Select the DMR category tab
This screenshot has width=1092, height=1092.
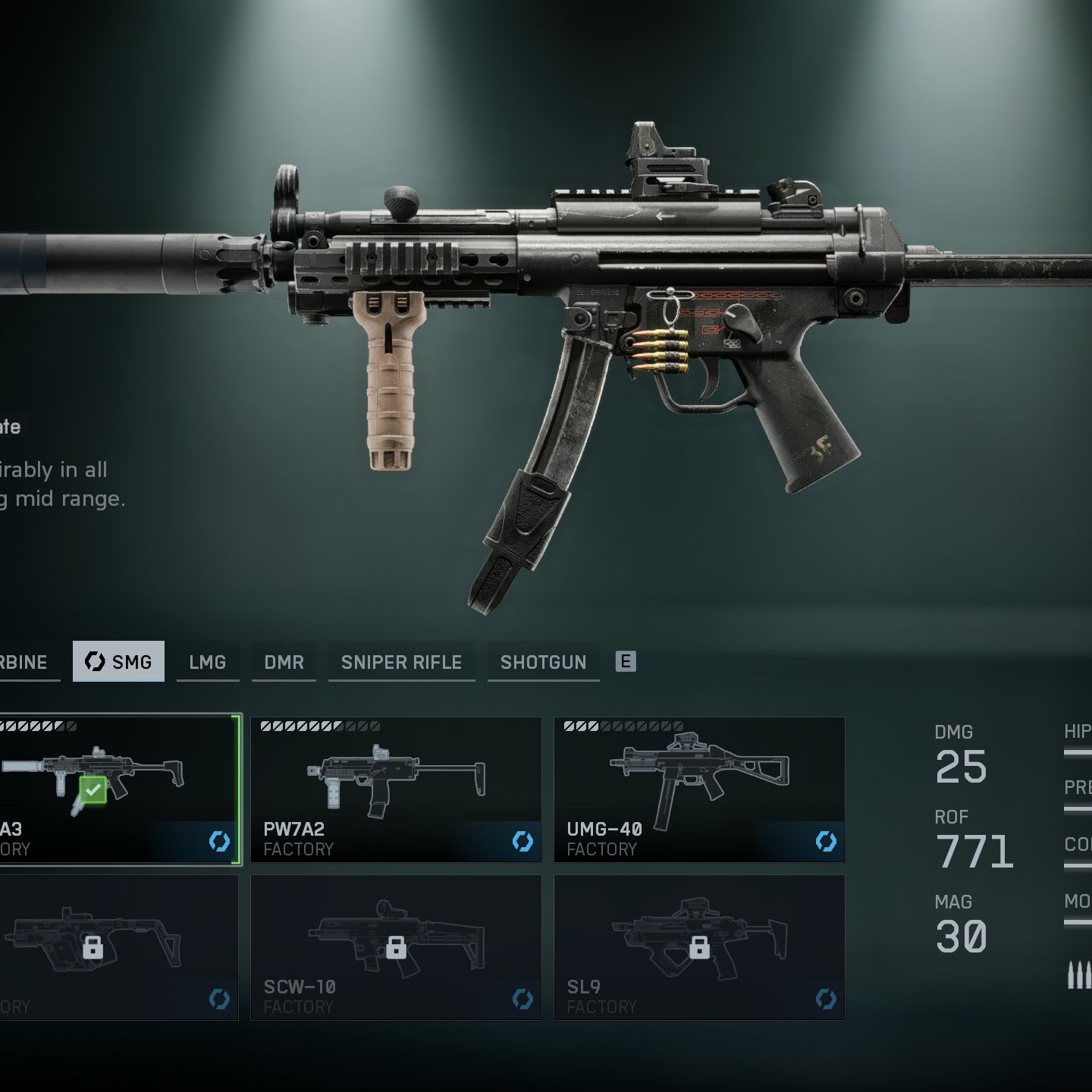[284, 662]
